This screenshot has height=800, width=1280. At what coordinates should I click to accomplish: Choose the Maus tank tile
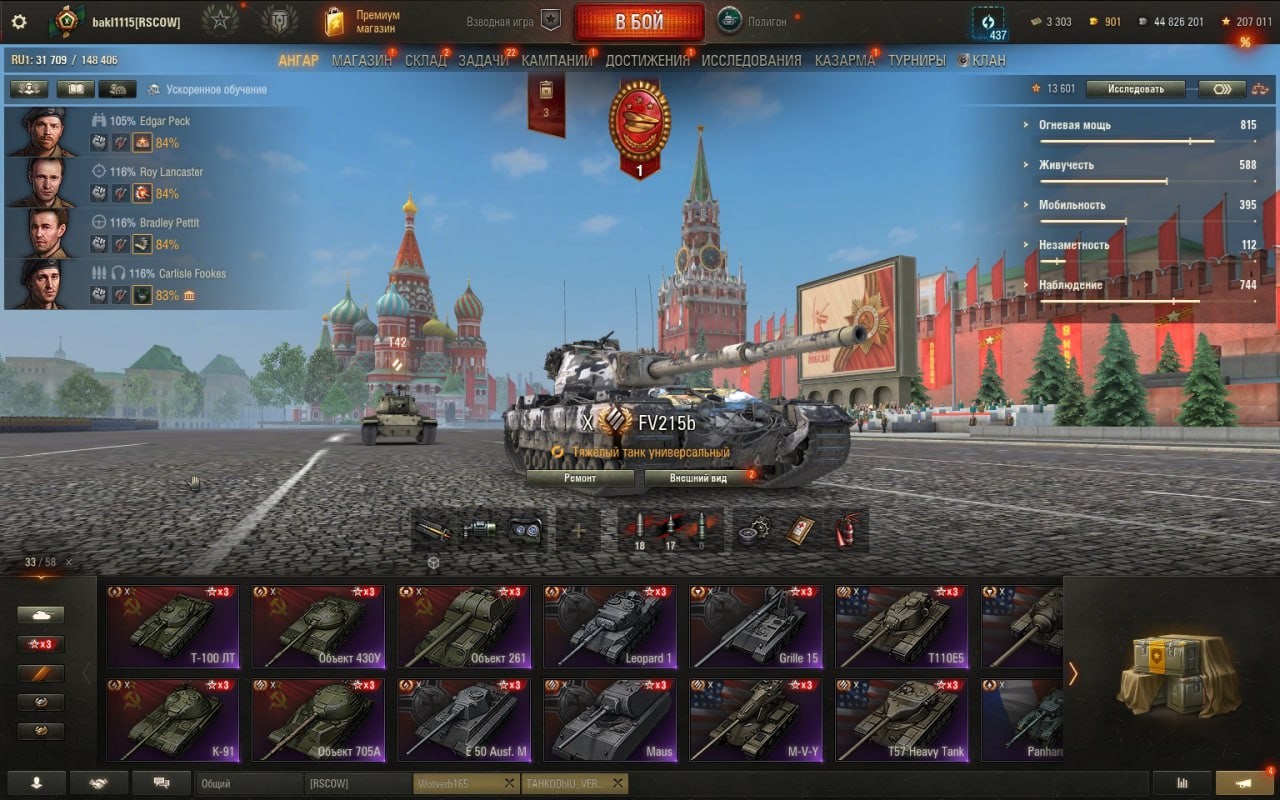pyautogui.click(x=610, y=720)
